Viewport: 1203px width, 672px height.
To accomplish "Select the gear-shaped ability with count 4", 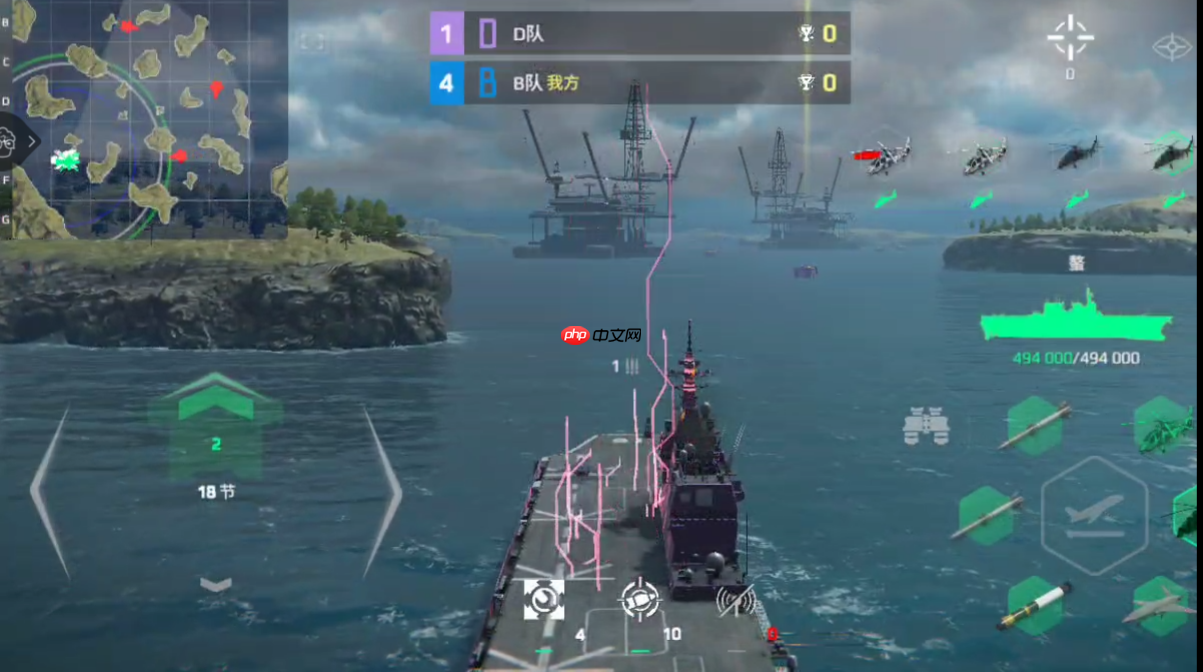I will pyautogui.click(x=544, y=599).
